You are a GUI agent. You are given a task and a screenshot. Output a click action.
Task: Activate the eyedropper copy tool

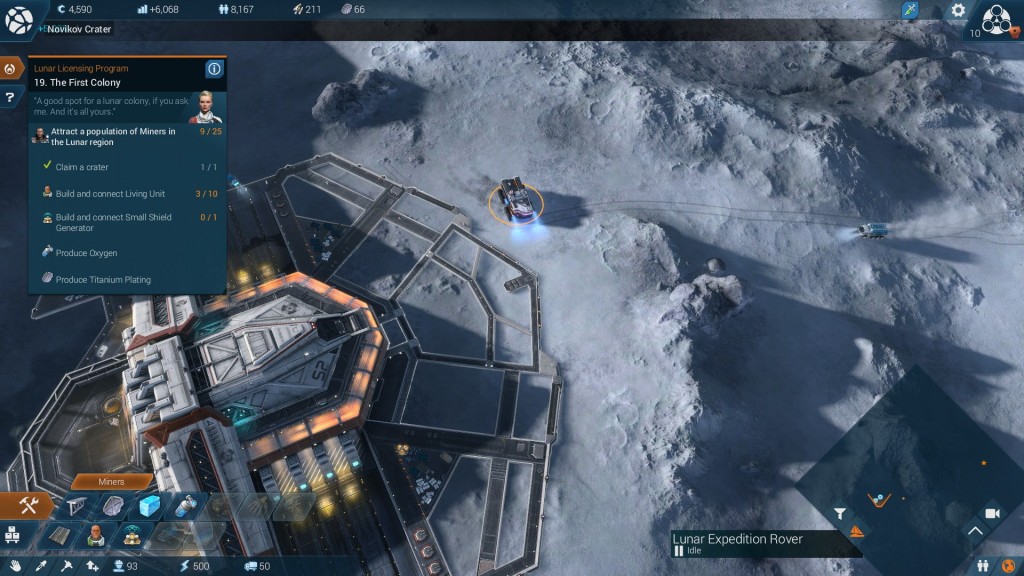click(42, 566)
